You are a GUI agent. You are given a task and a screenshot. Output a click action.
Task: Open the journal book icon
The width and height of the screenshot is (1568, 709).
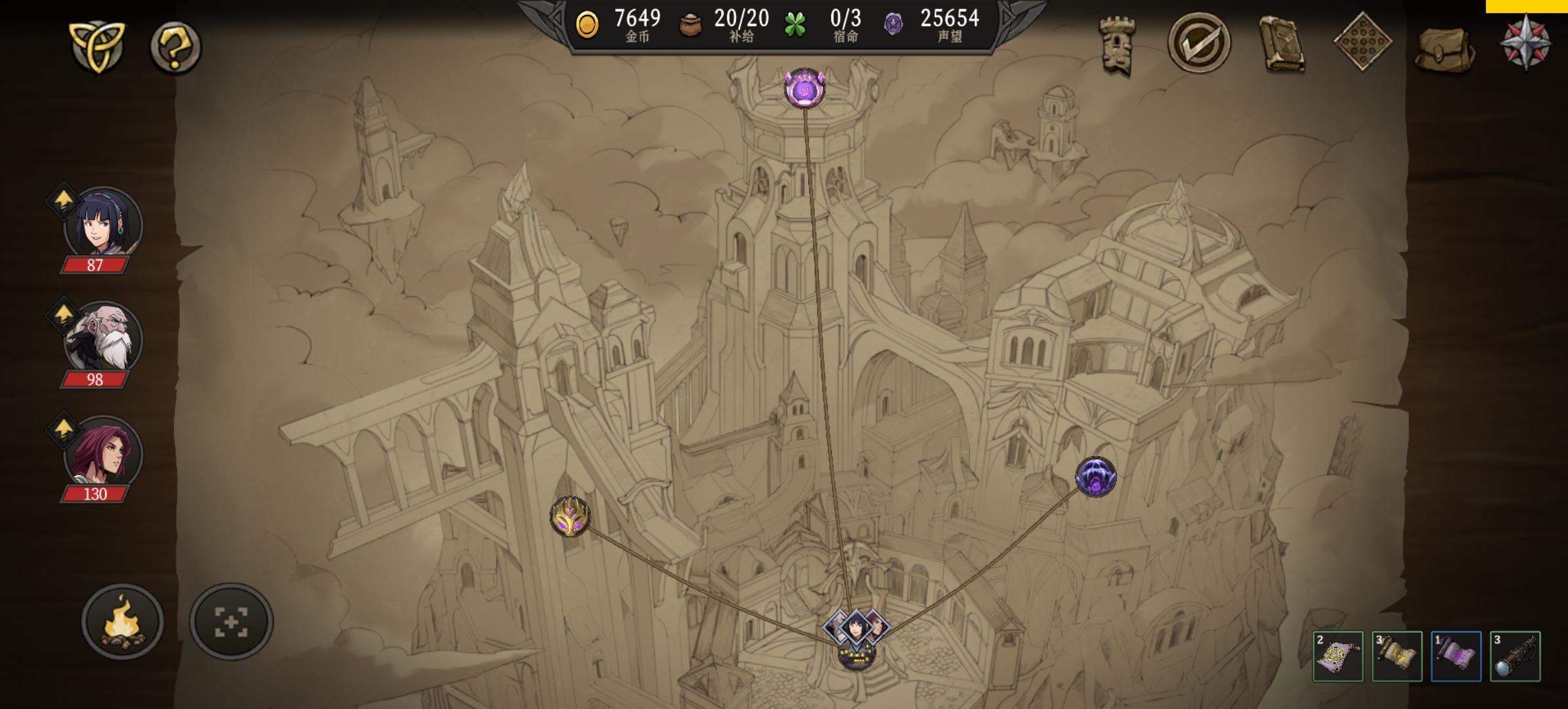coord(1281,45)
